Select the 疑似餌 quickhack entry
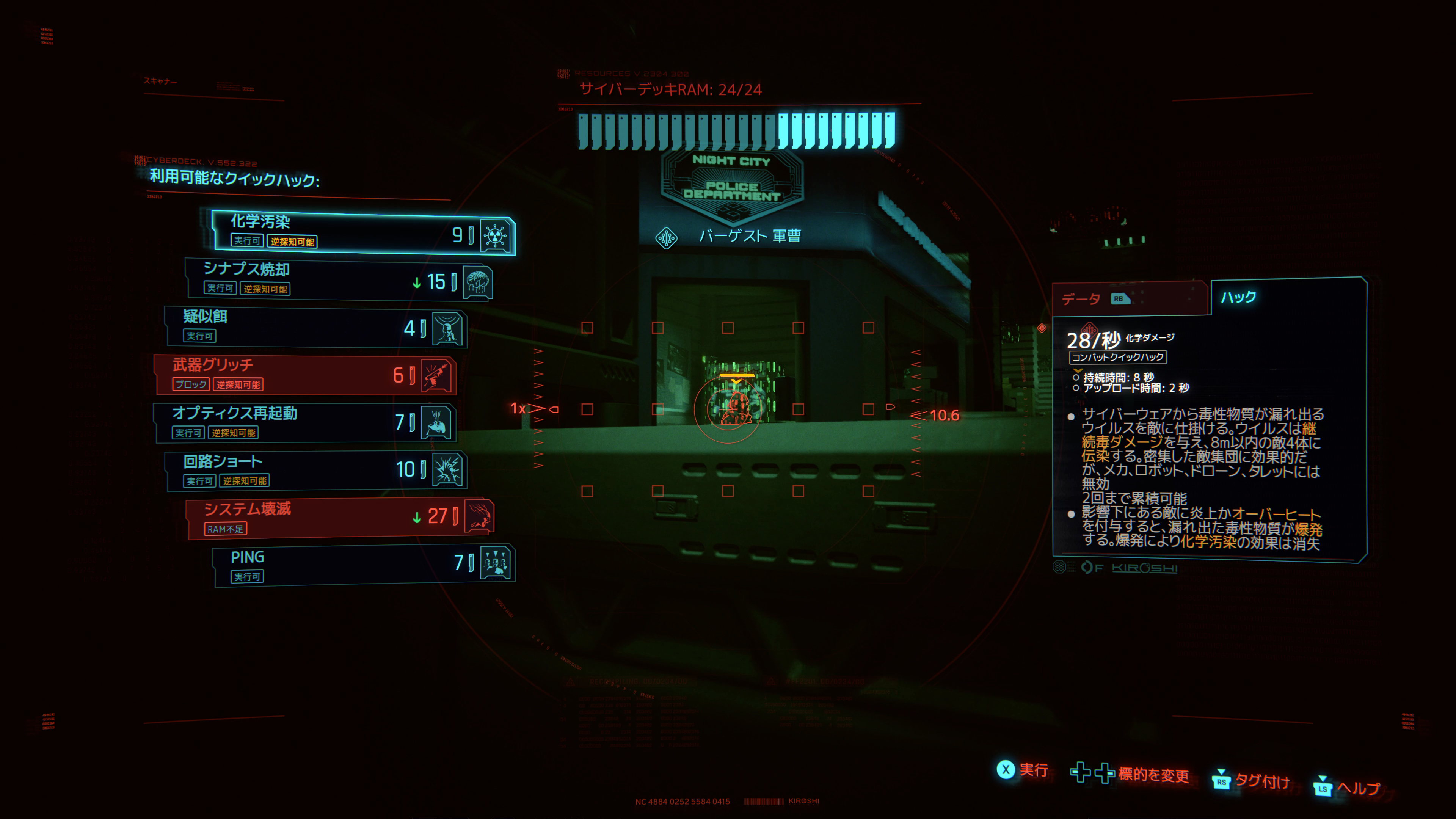The width and height of the screenshot is (1456, 819). coord(317,327)
